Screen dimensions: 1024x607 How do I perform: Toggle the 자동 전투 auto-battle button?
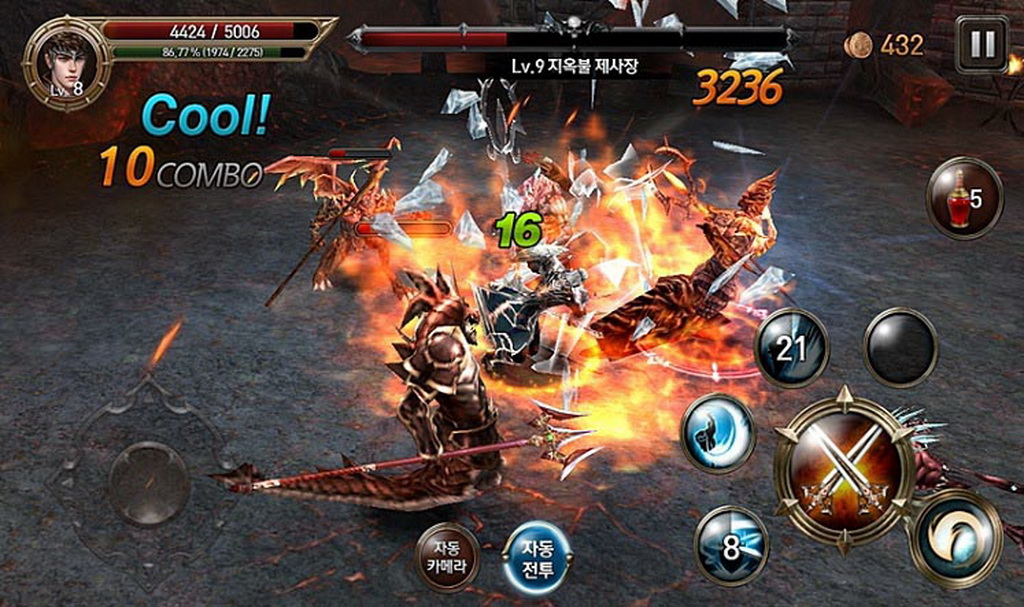click(537, 557)
